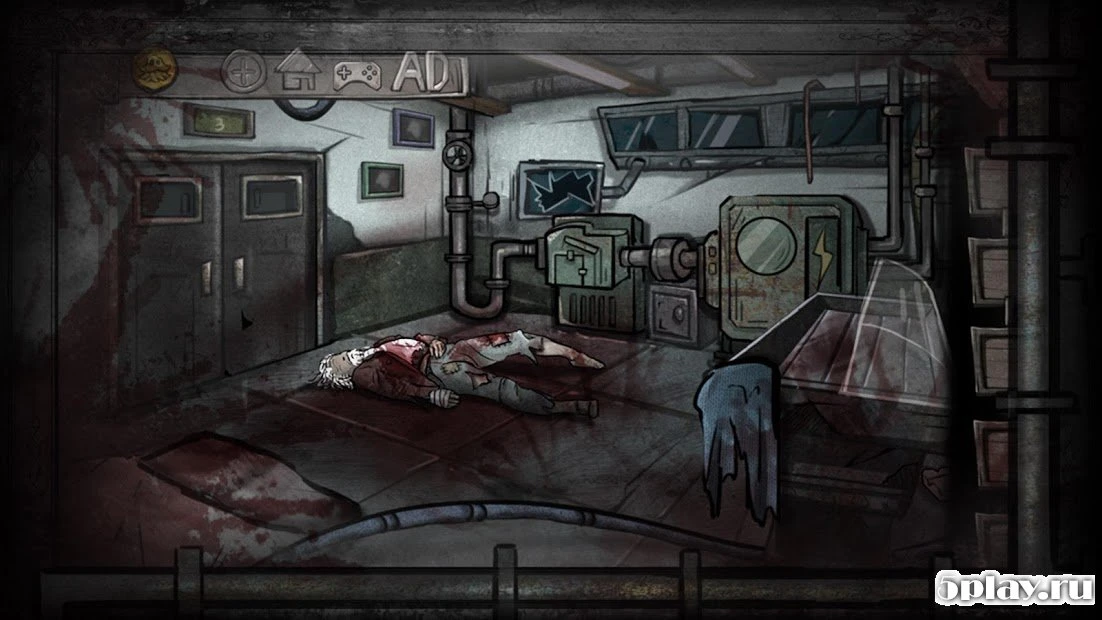This screenshot has width=1102, height=620.
Task: Tap the circled plus button
Action: tap(241, 72)
